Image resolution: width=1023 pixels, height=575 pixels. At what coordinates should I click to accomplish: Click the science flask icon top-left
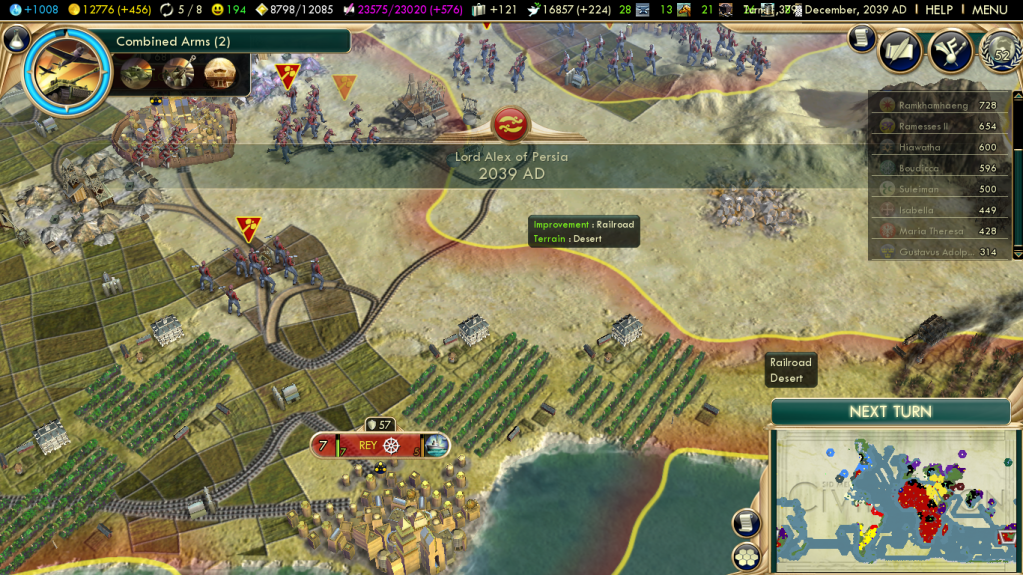click(15, 10)
